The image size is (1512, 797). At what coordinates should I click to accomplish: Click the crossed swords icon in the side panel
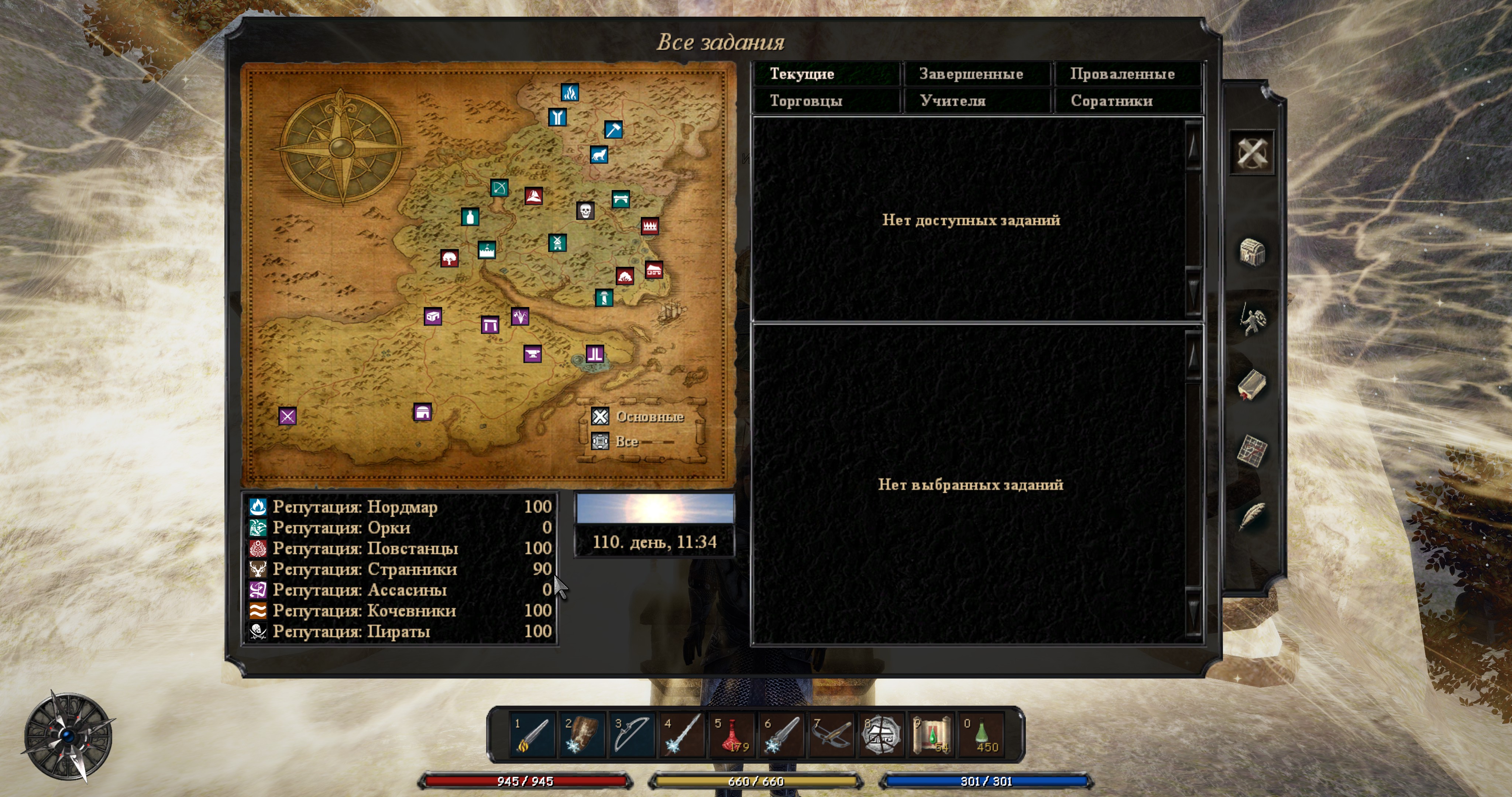[x=1251, y=153]
